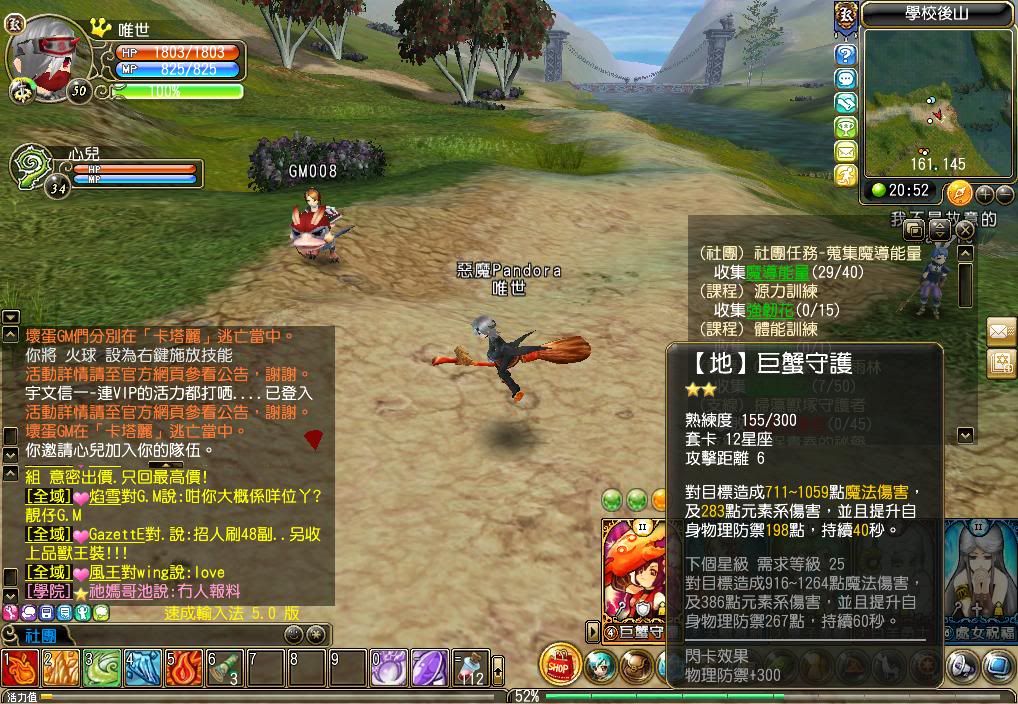Open the green trophy icon
Screen dimensions: 1018x704
click(x=846, y=128)
